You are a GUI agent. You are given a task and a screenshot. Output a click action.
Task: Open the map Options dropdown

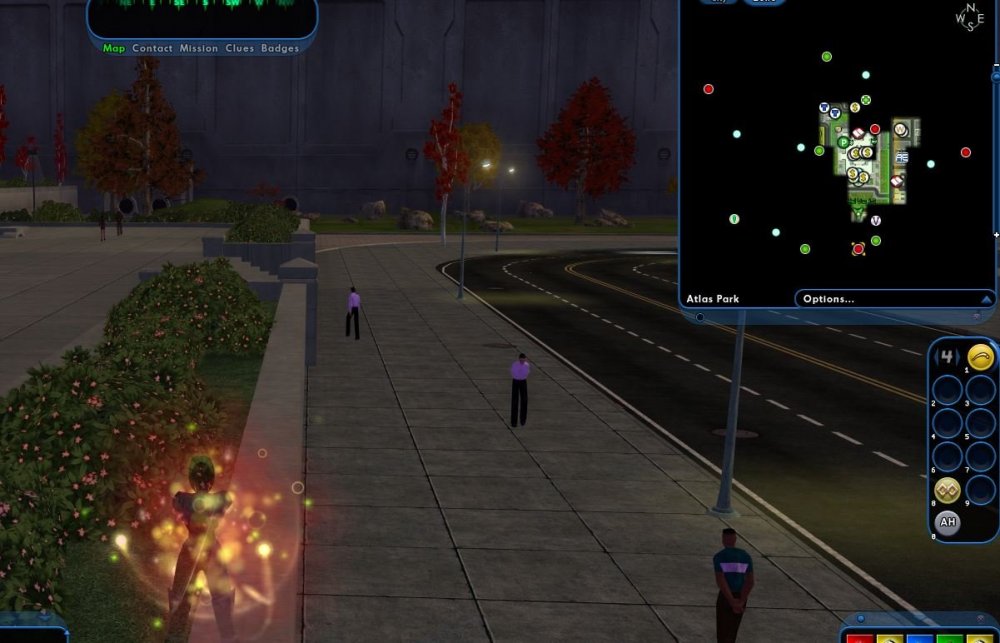click(894, 298)
